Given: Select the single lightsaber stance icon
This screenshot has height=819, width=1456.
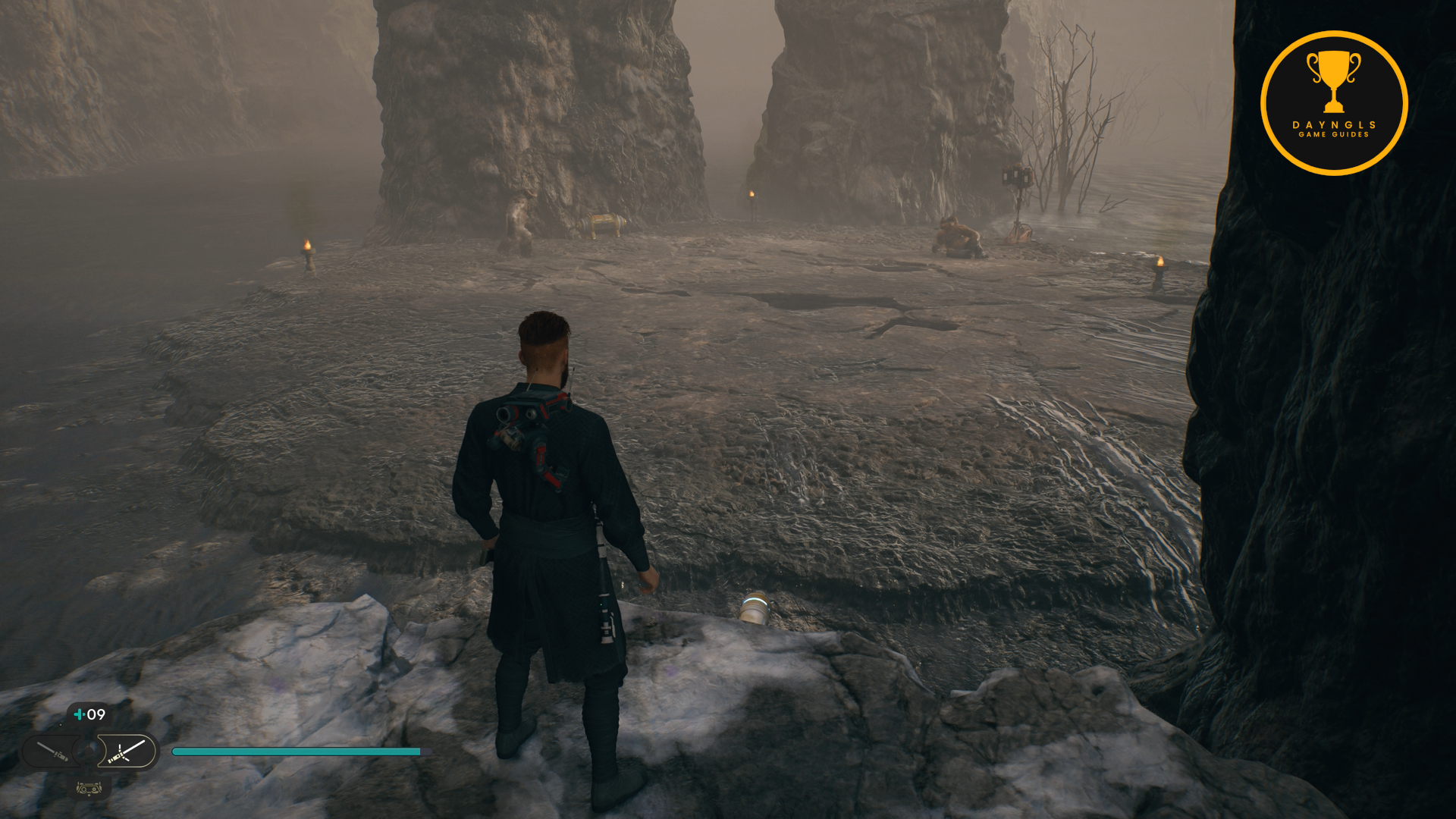Looking at the screenshot, I should pyautogui.click(x=52, y=752).
